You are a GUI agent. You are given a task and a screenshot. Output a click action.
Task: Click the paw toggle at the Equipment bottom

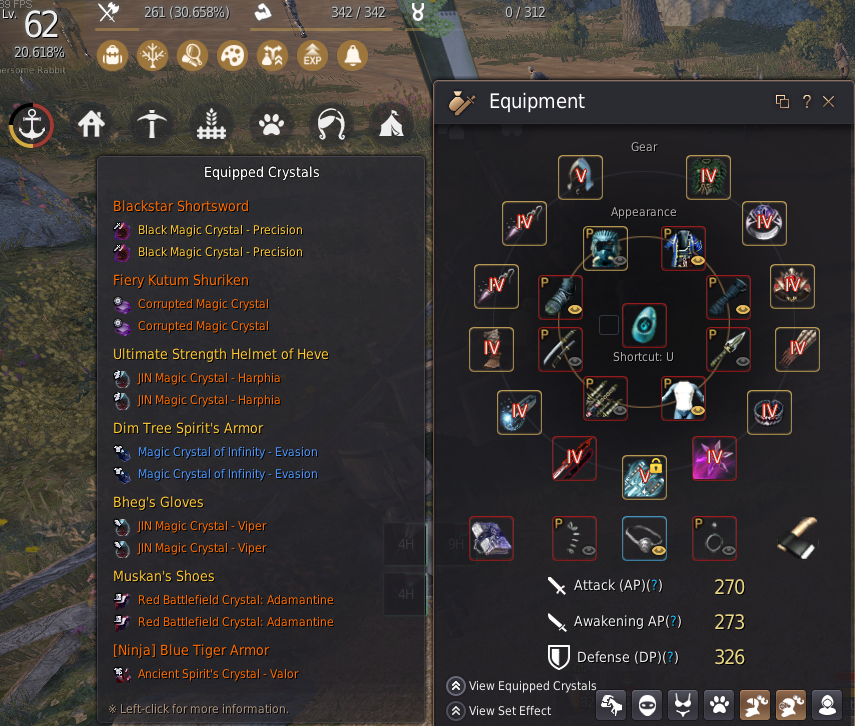pyautogui.click(x=720, y=705)
